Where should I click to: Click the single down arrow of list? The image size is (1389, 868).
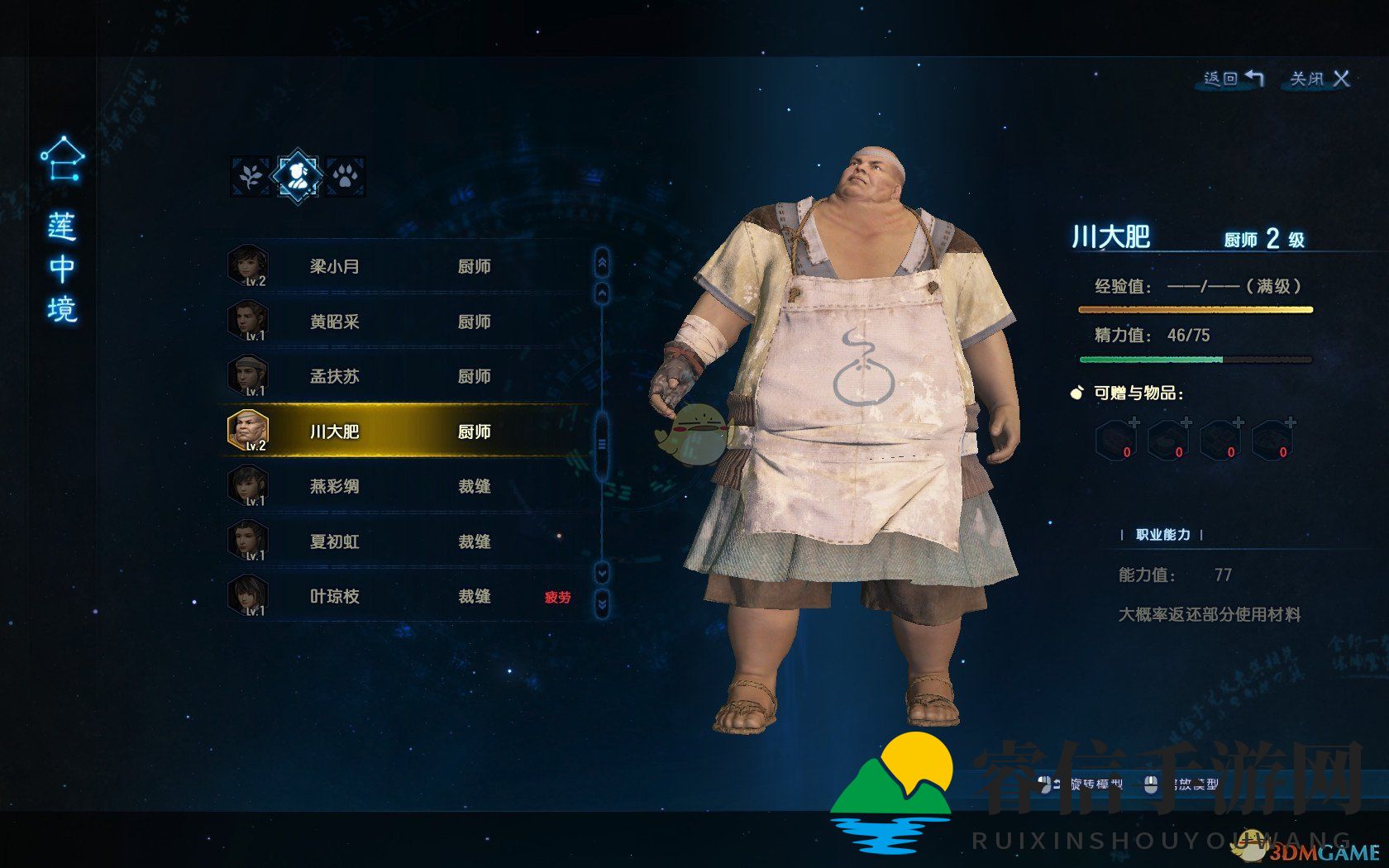click(x=602, y=572)
